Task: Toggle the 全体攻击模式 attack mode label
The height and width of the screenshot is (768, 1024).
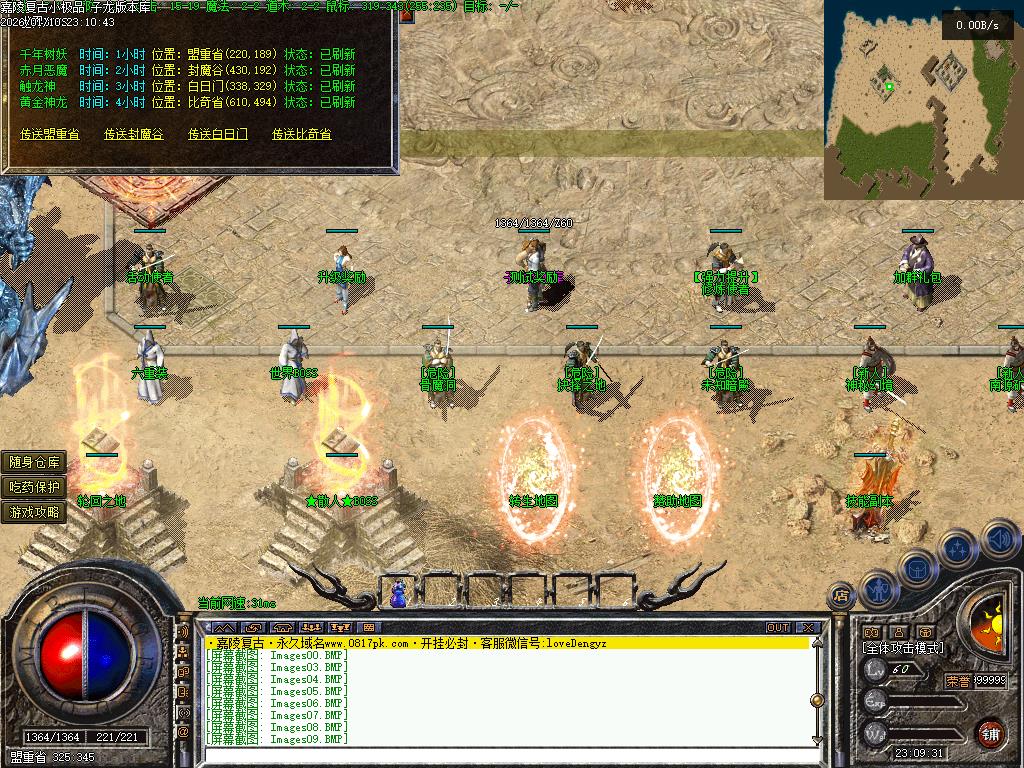Action: click(902, 648)
